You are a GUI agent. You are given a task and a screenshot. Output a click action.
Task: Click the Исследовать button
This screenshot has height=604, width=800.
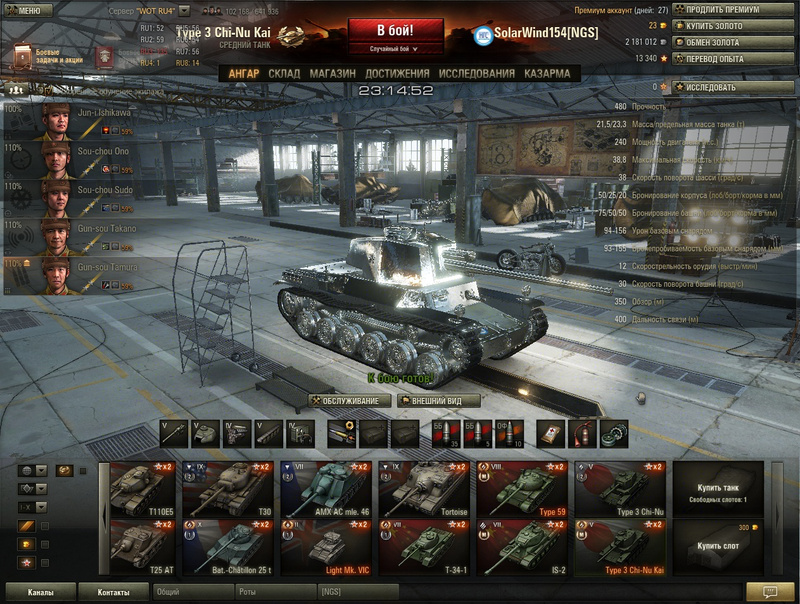click(737, 87)
